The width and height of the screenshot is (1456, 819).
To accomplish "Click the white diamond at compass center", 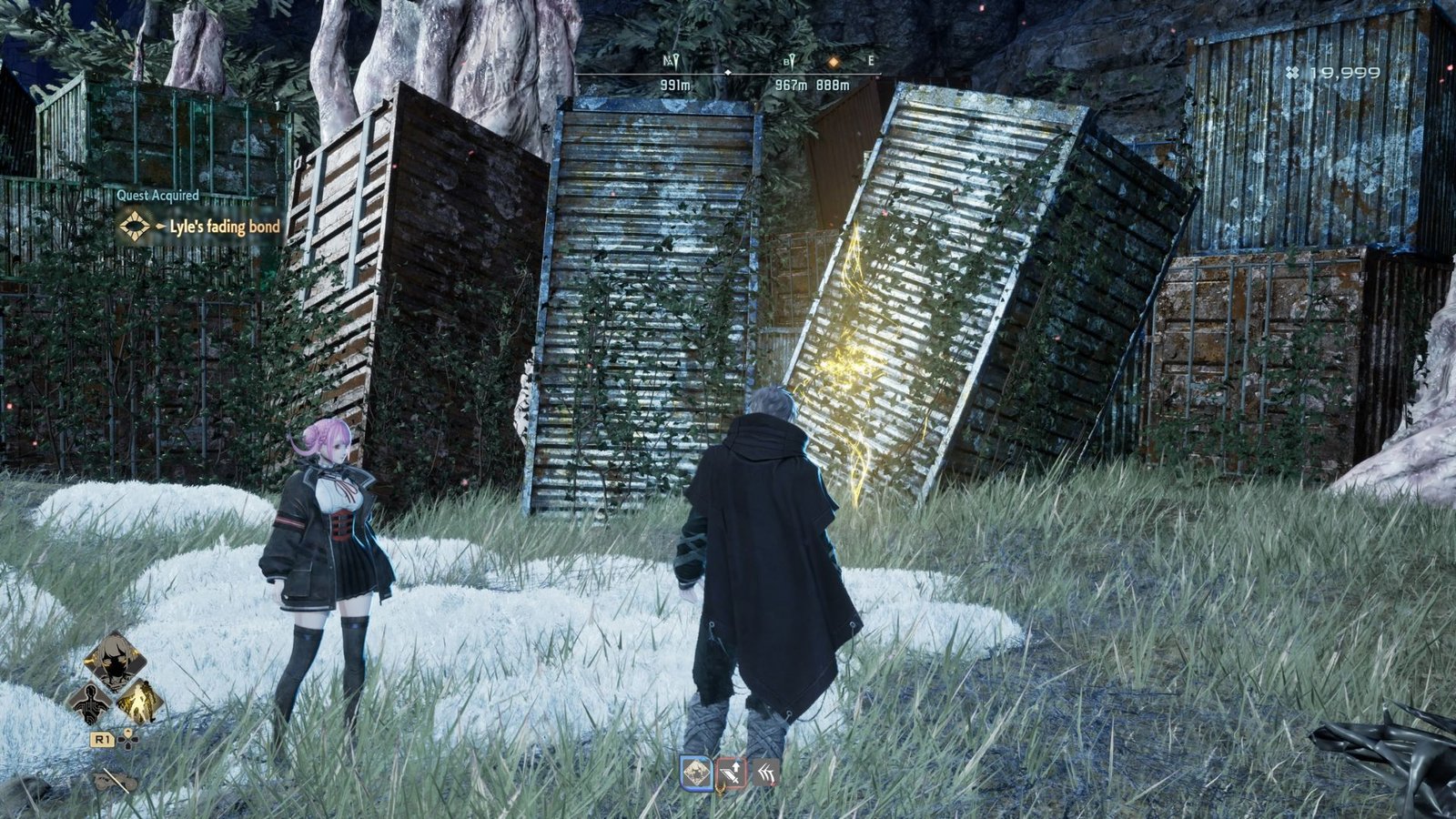I will (x=728, y=73).
